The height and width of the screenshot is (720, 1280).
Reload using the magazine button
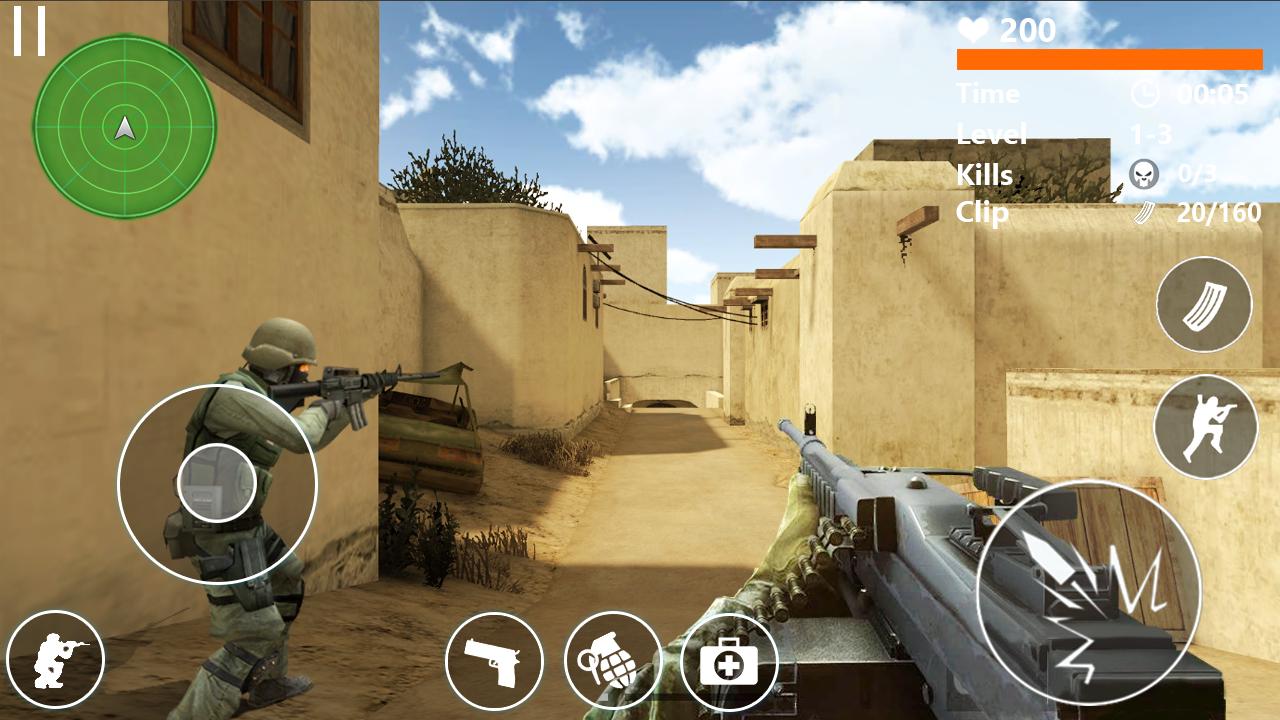1204,304
